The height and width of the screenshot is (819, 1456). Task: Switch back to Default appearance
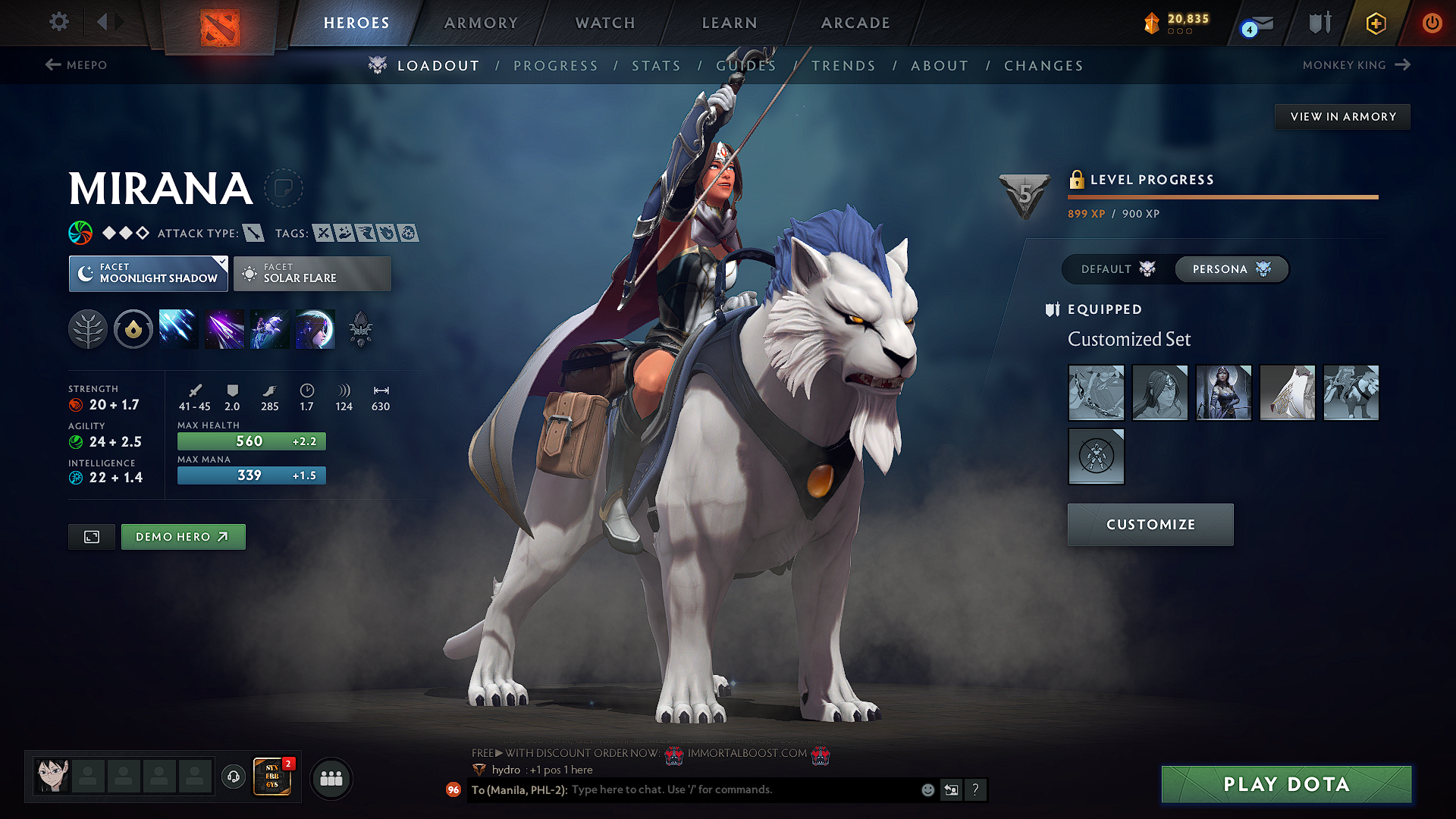point(1106,269)
